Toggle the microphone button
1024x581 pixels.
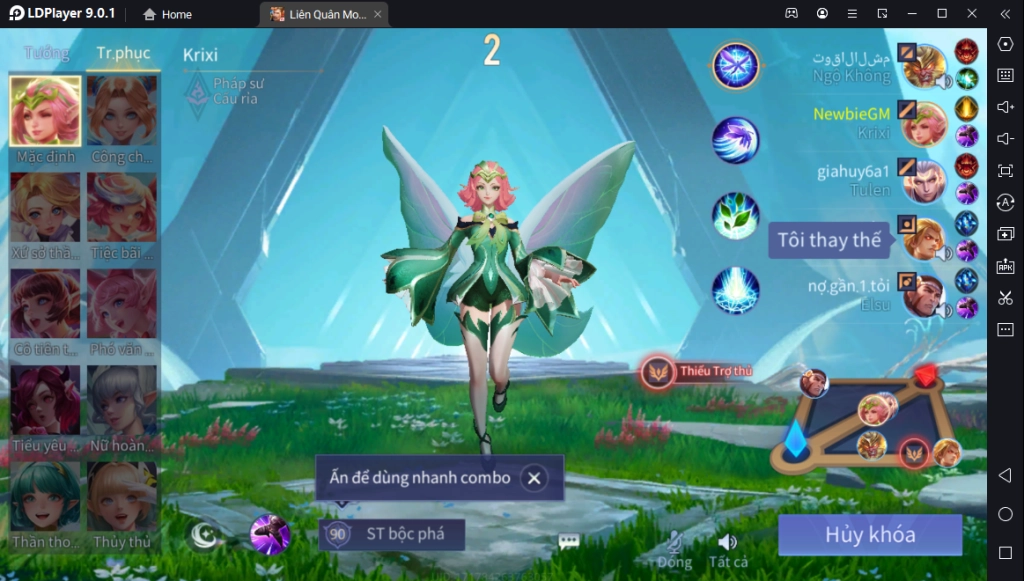(x=675, y=543)
